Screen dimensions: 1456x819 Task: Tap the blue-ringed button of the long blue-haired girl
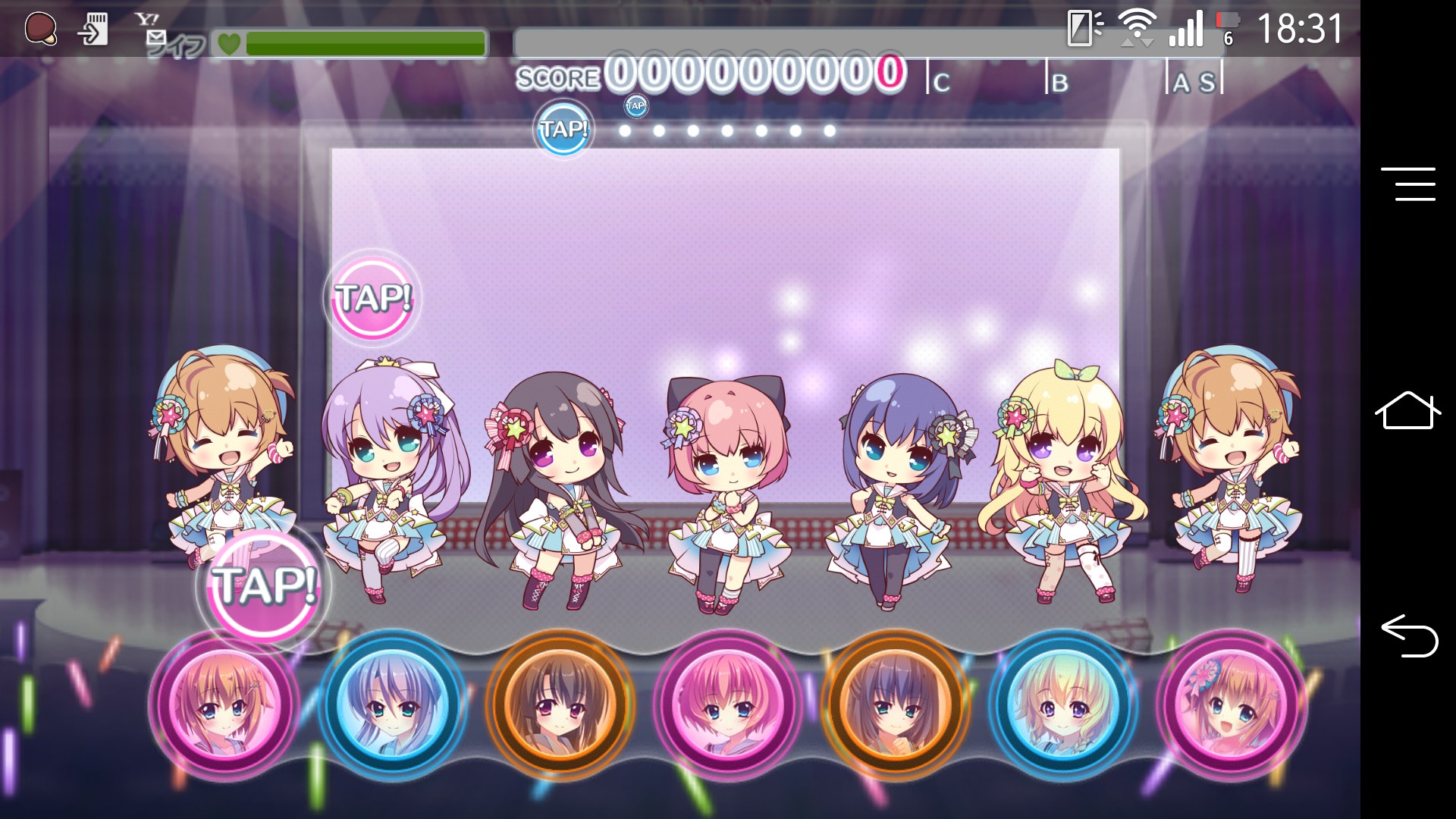point(392,706)
